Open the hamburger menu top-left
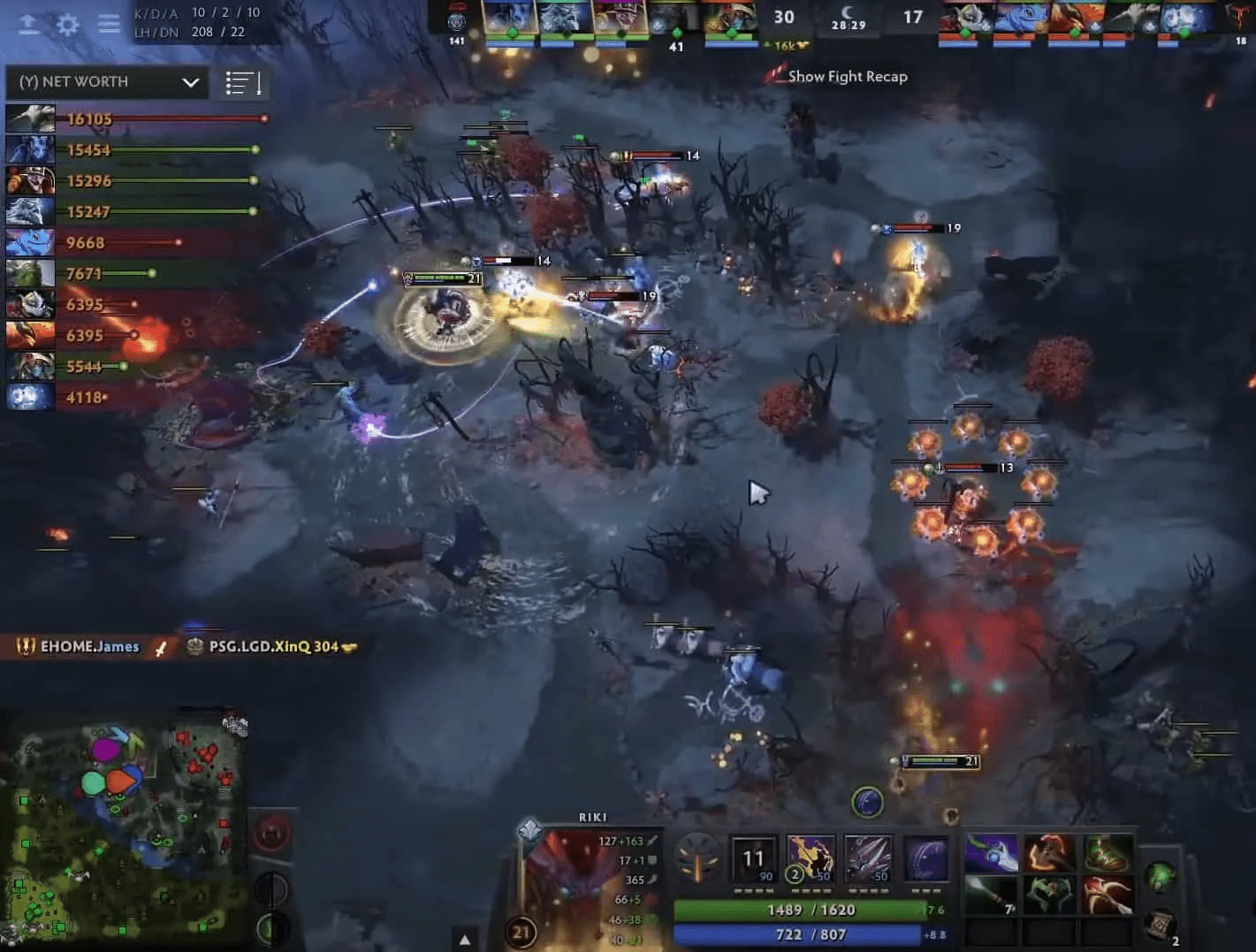Viewport: 1256px width, 952px height. [109, 24]
